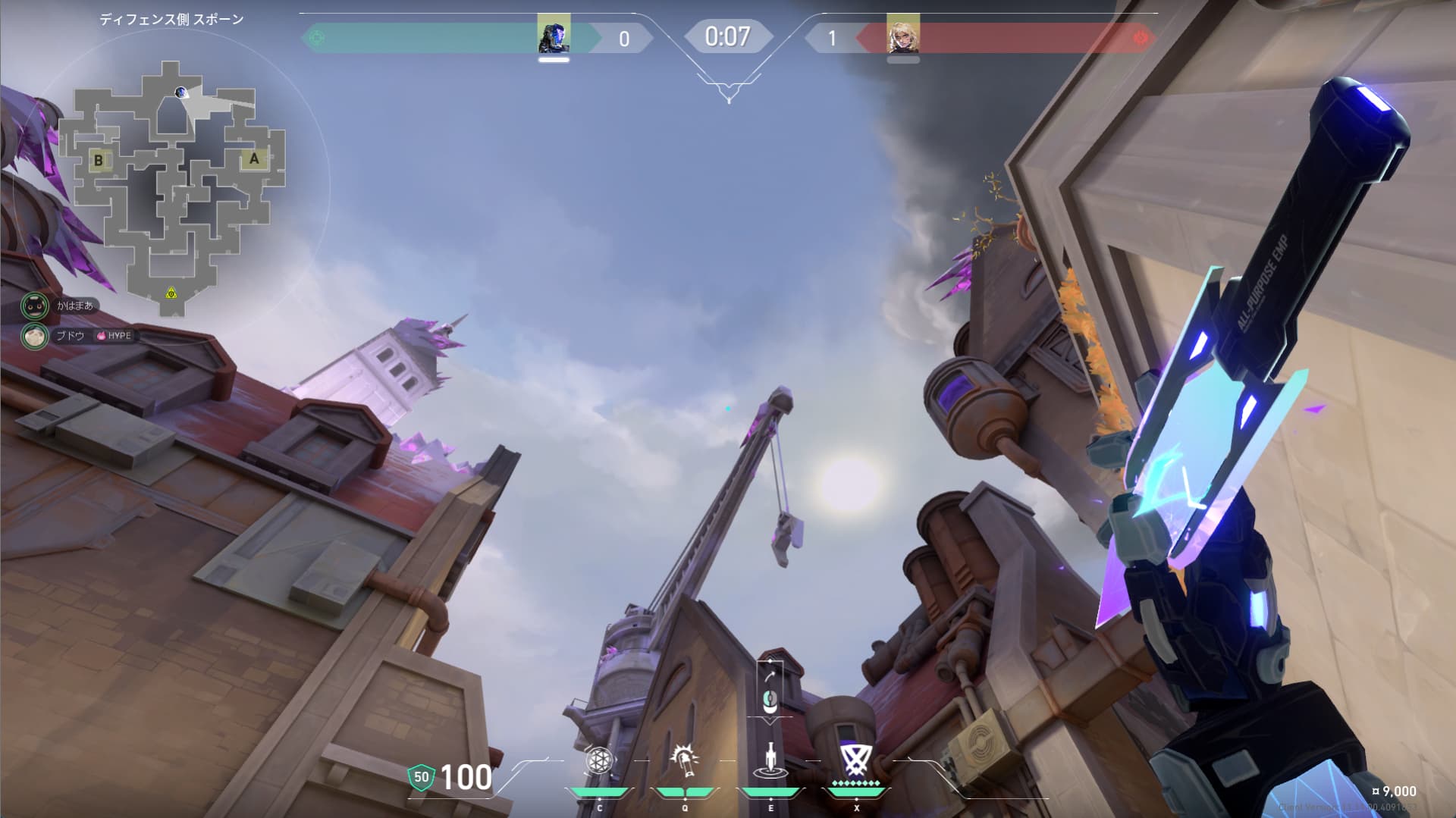Click the blonde enemy agent portrait on the red team bar
1456x818 pixels.
[902, 35]
